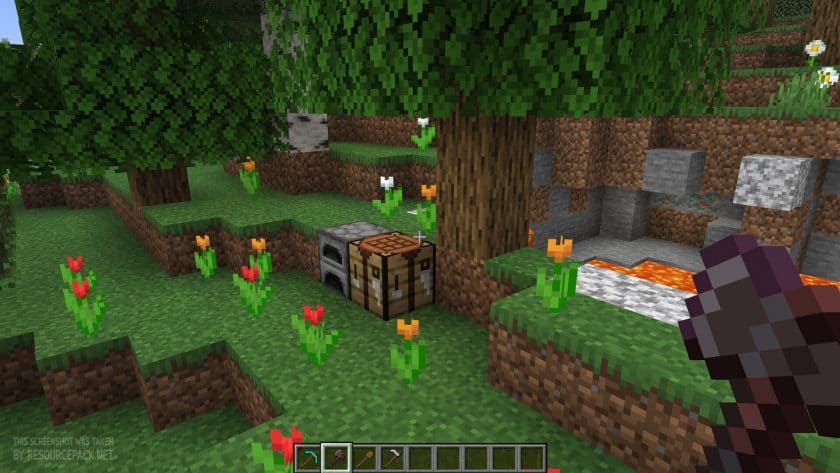
Task: Select the diamond pickaxe hotbar slot
Action: (312, 457)
